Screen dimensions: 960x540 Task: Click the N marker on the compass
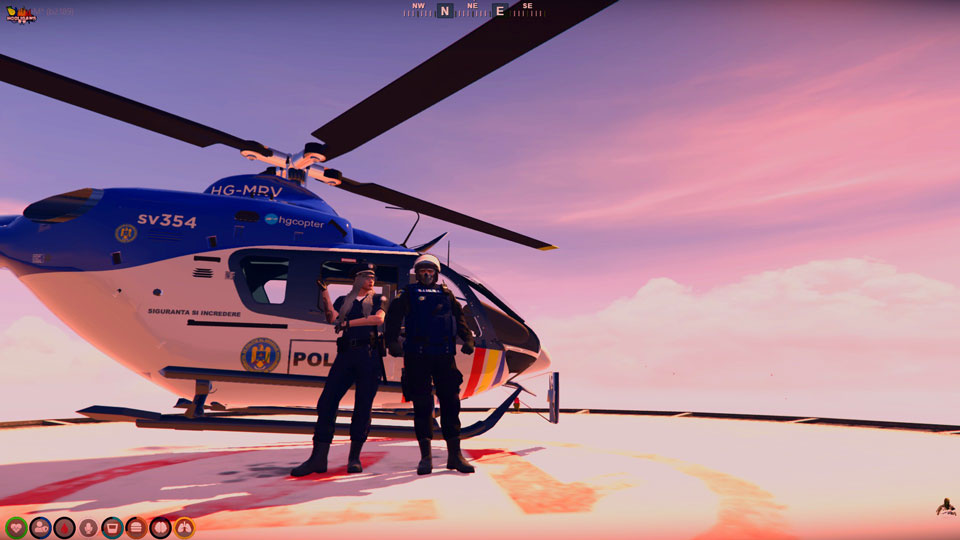[444, 11]
